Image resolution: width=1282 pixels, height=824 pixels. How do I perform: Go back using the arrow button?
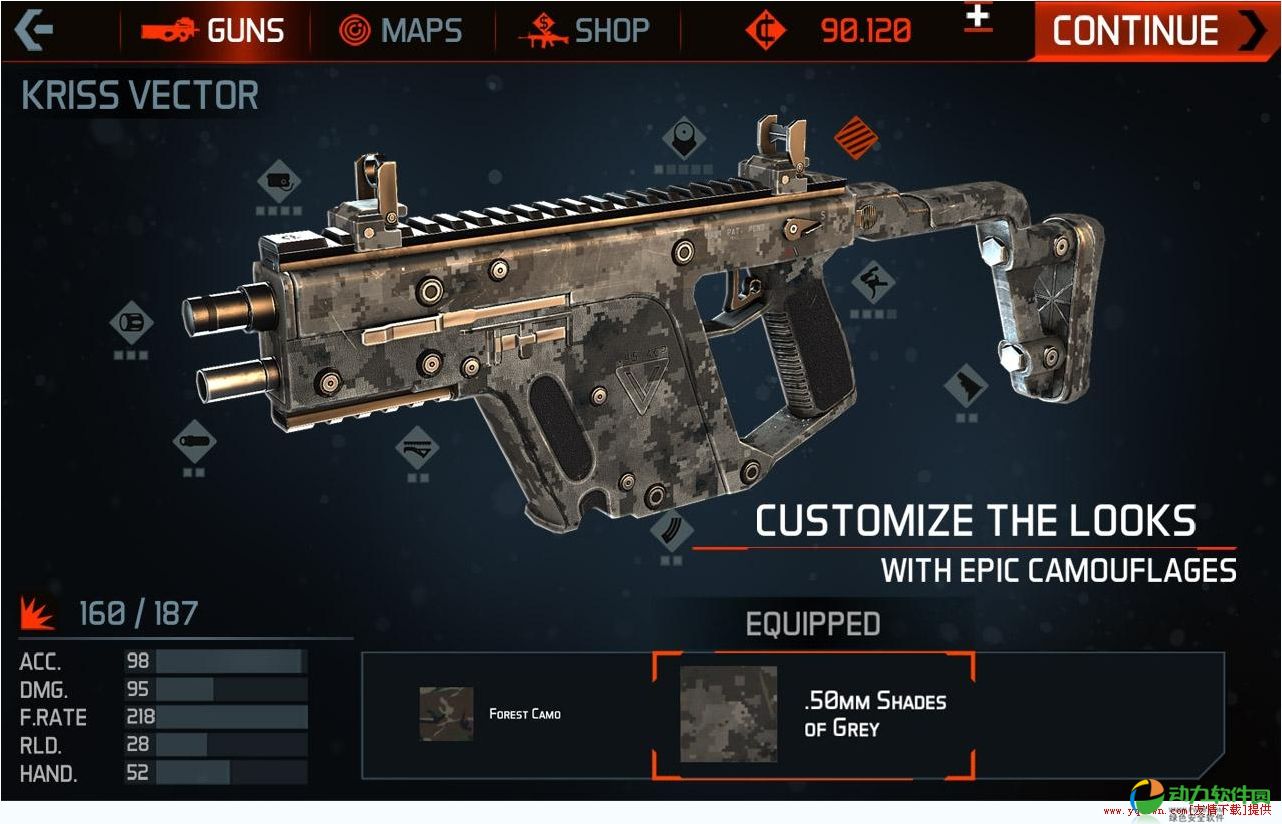pos(33,30)
